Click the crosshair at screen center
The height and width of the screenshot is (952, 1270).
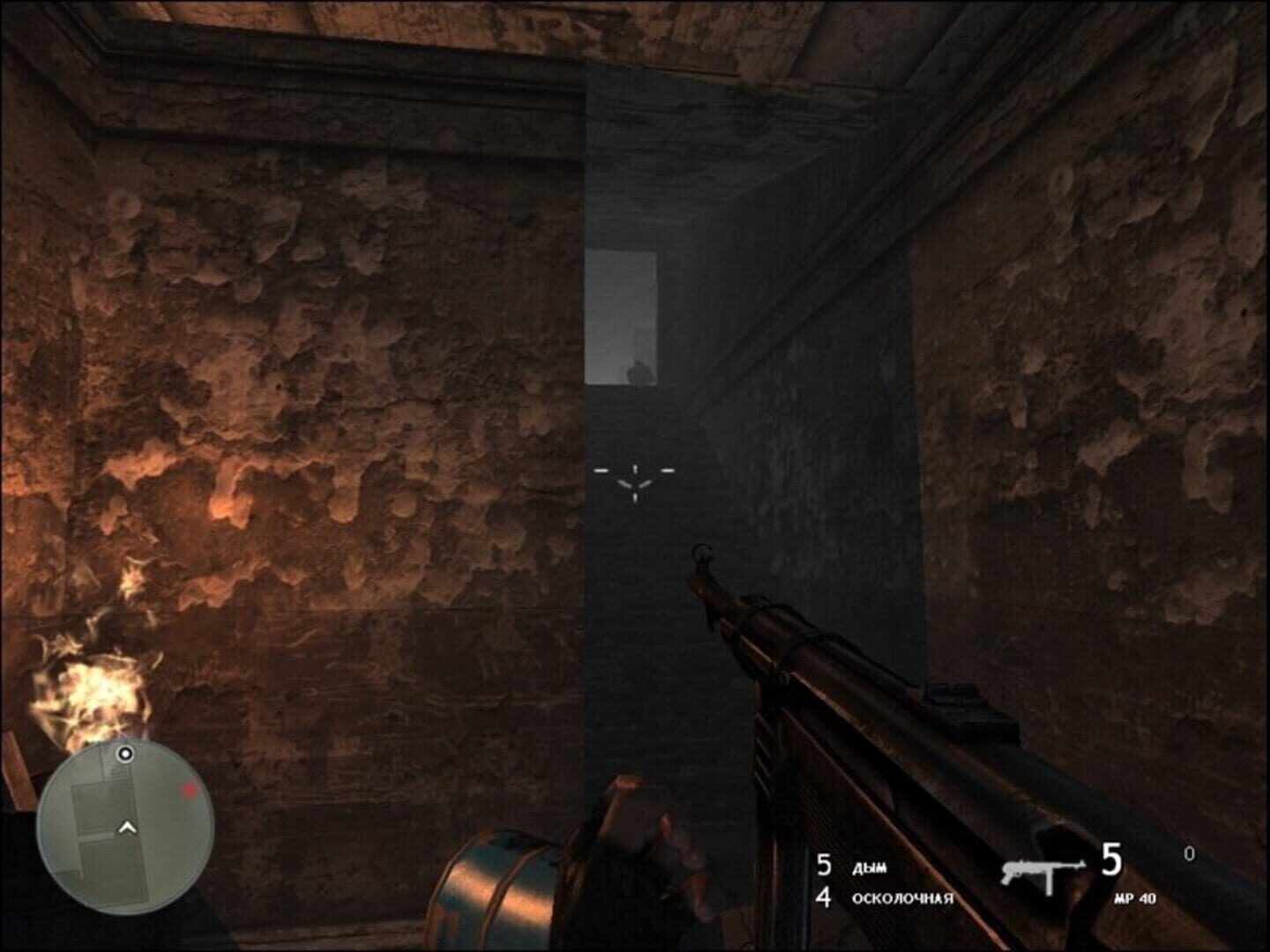pyautogui.click(x=633, y=477)
